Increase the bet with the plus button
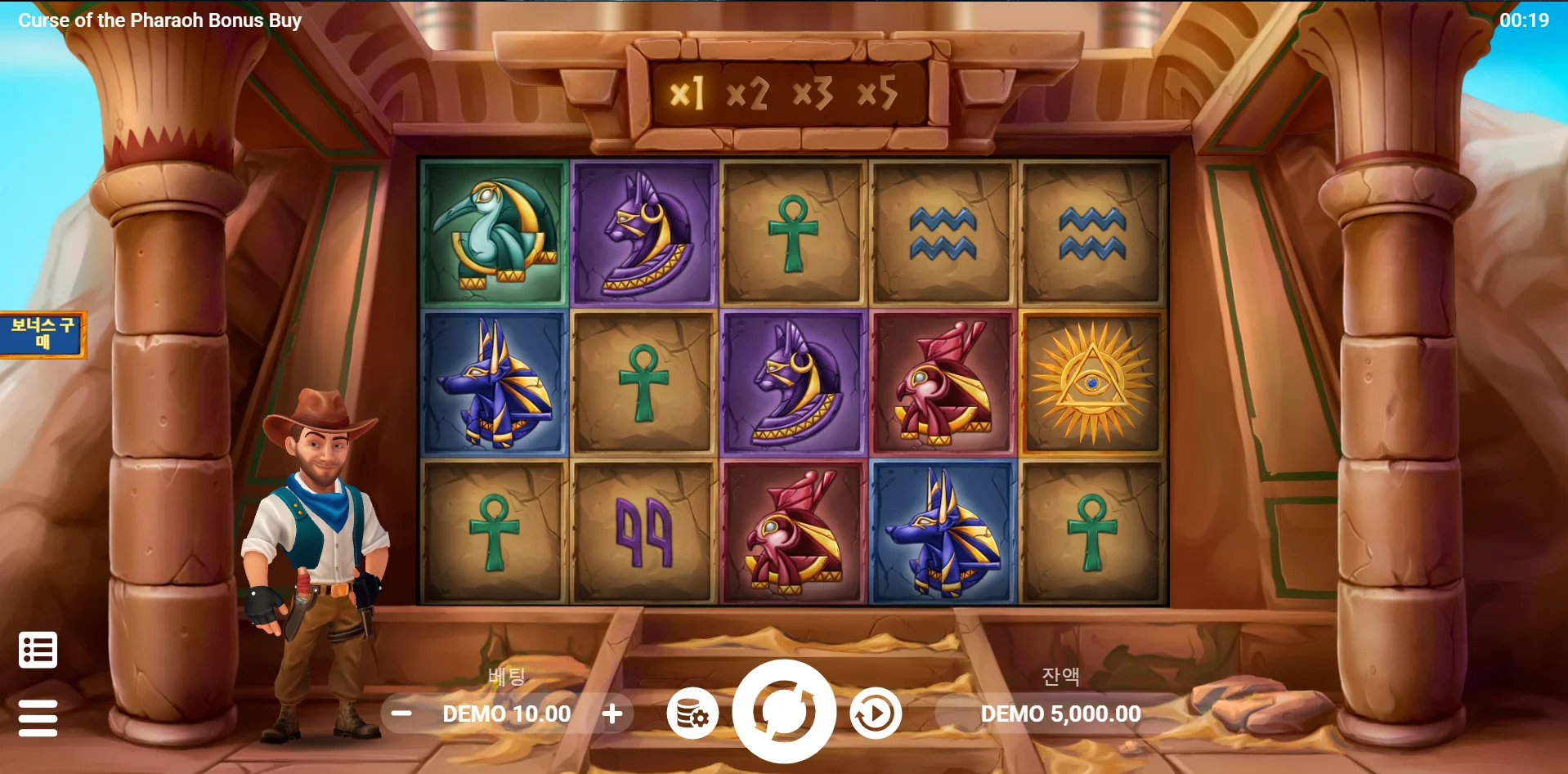This screenshot has width=1568, height=774. pyautogui.click(x=612, y=714)
